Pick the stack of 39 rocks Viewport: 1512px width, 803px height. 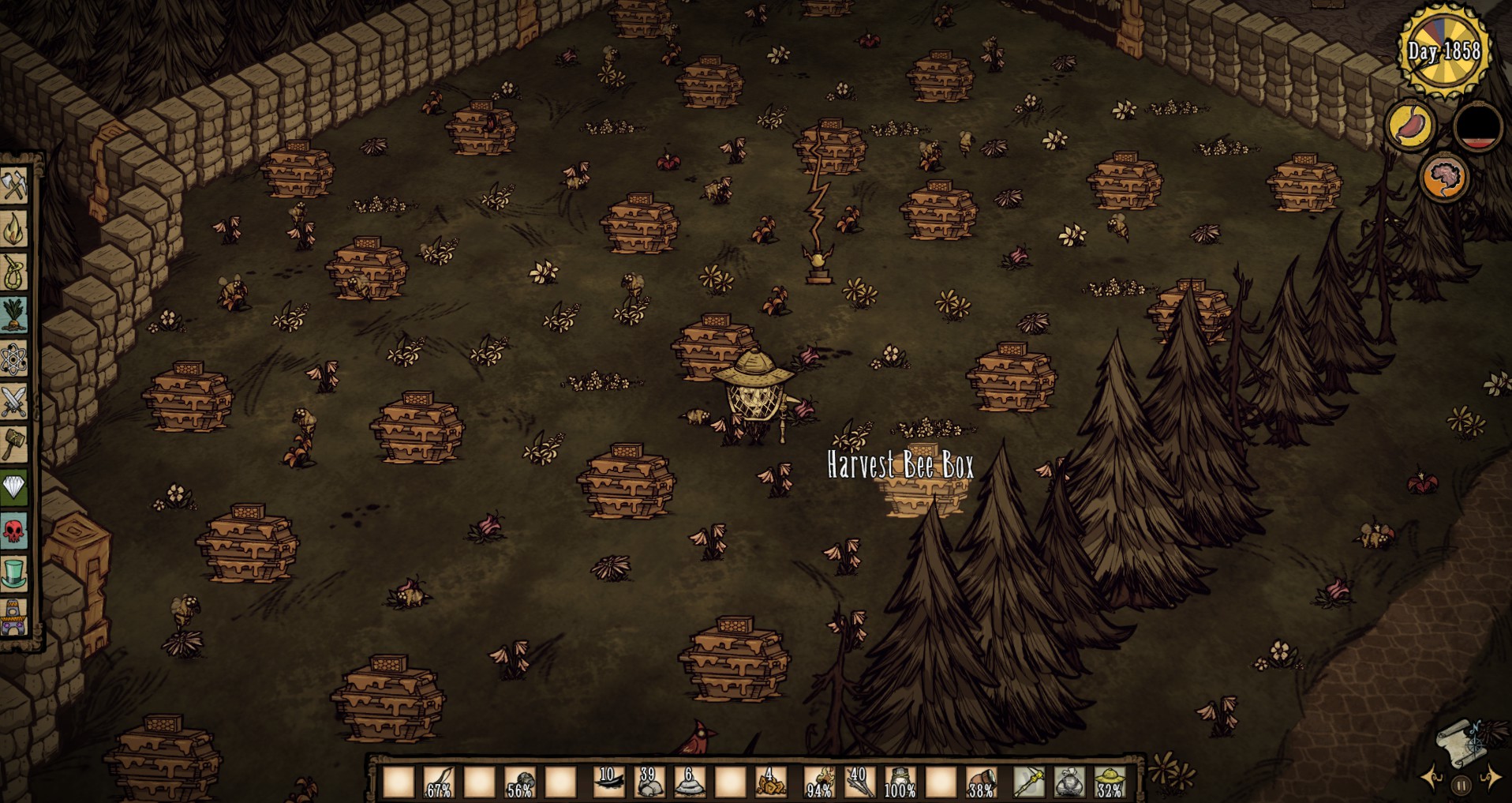649,782
